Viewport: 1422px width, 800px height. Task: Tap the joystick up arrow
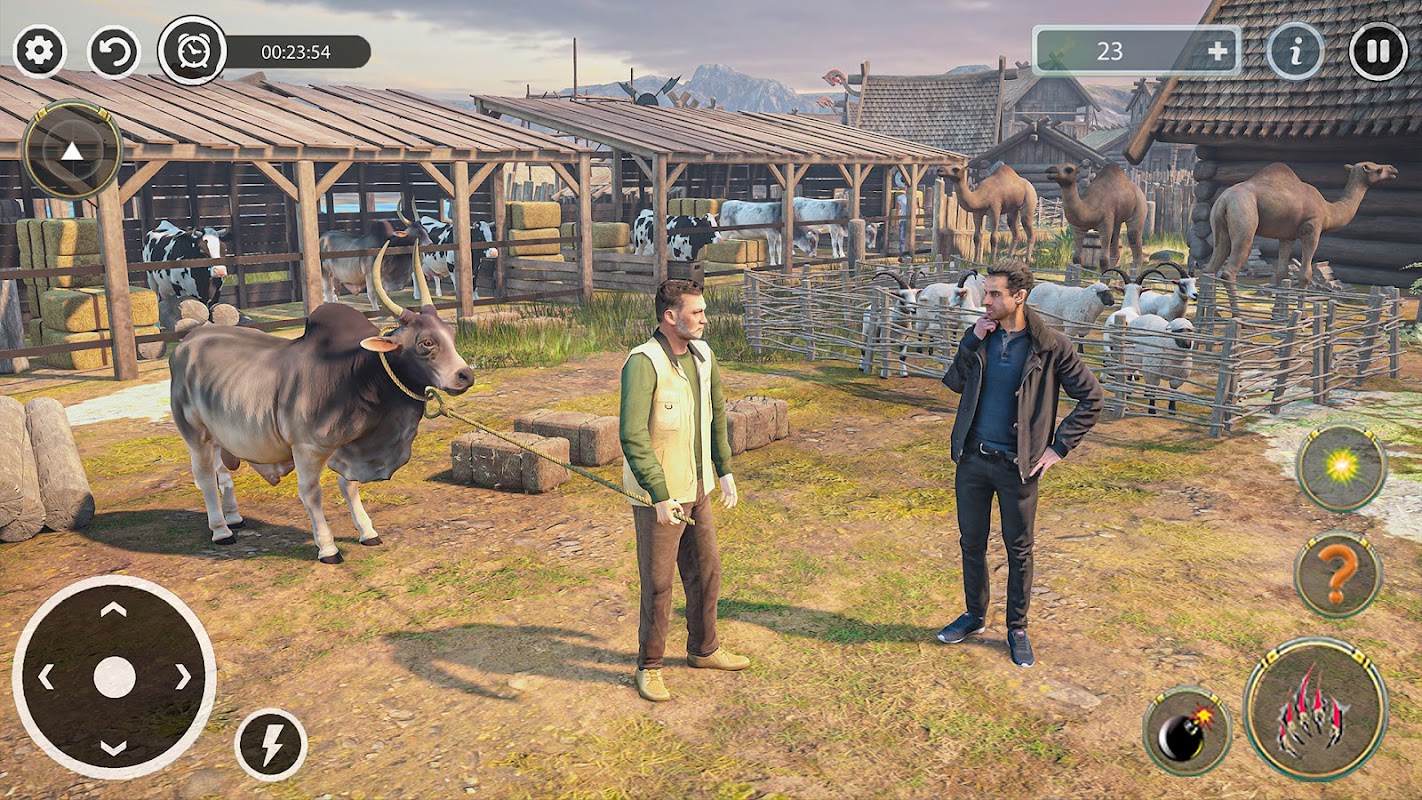pos(114,609)
